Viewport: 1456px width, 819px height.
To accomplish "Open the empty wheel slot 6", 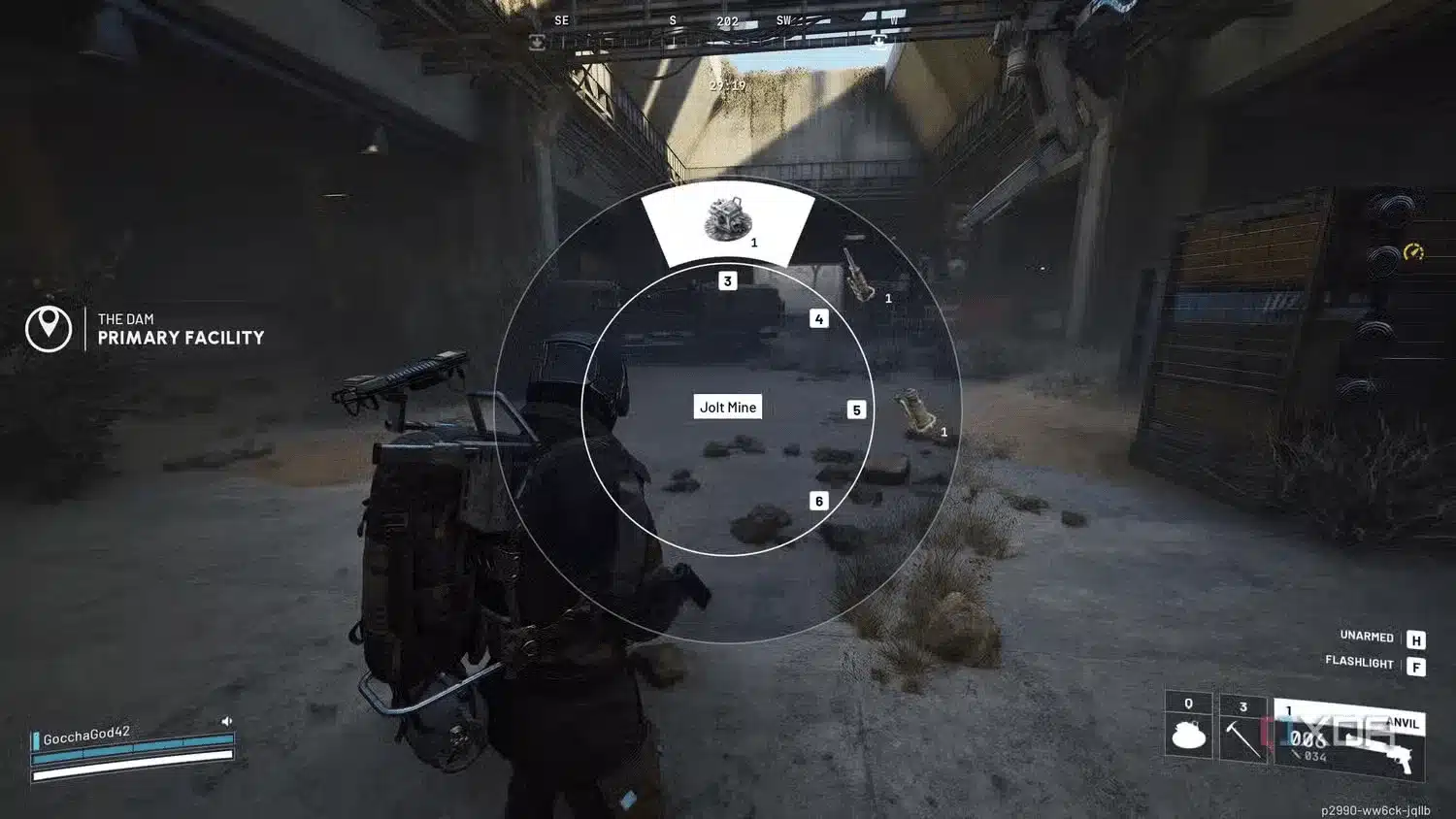I will (x=818, y=501).
